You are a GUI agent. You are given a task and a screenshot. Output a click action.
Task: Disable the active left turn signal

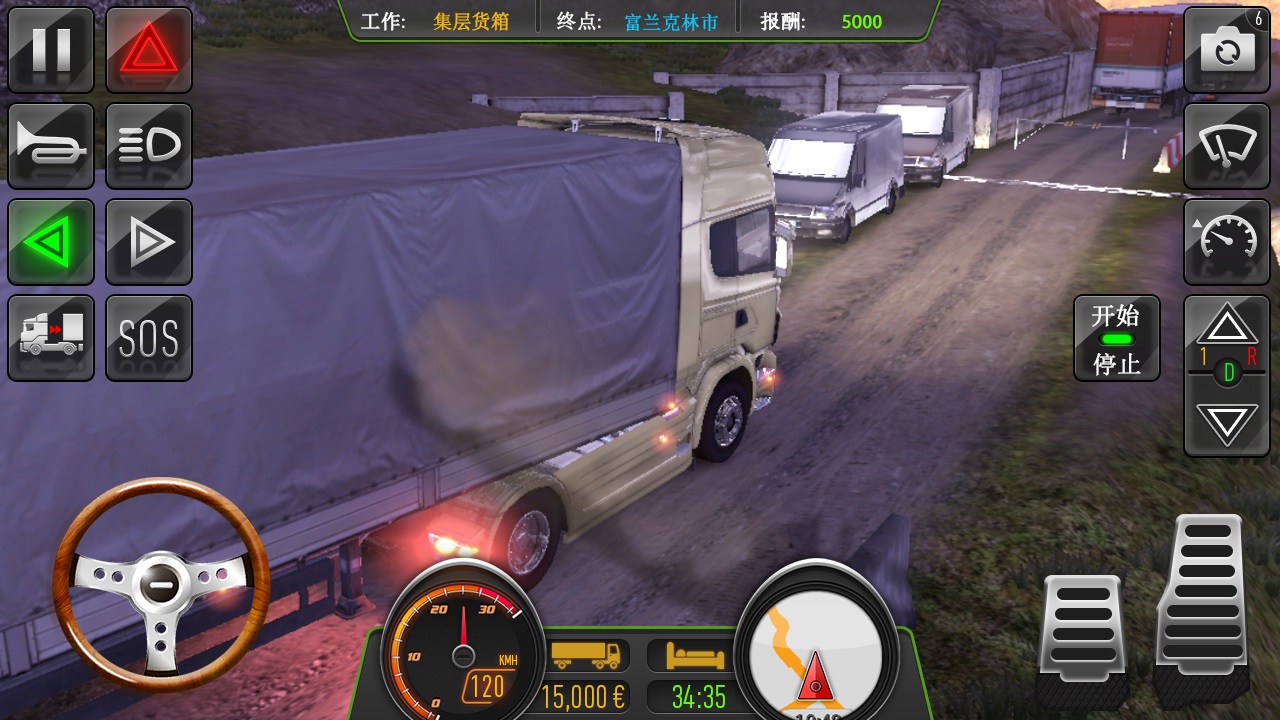tap(51, 242)
